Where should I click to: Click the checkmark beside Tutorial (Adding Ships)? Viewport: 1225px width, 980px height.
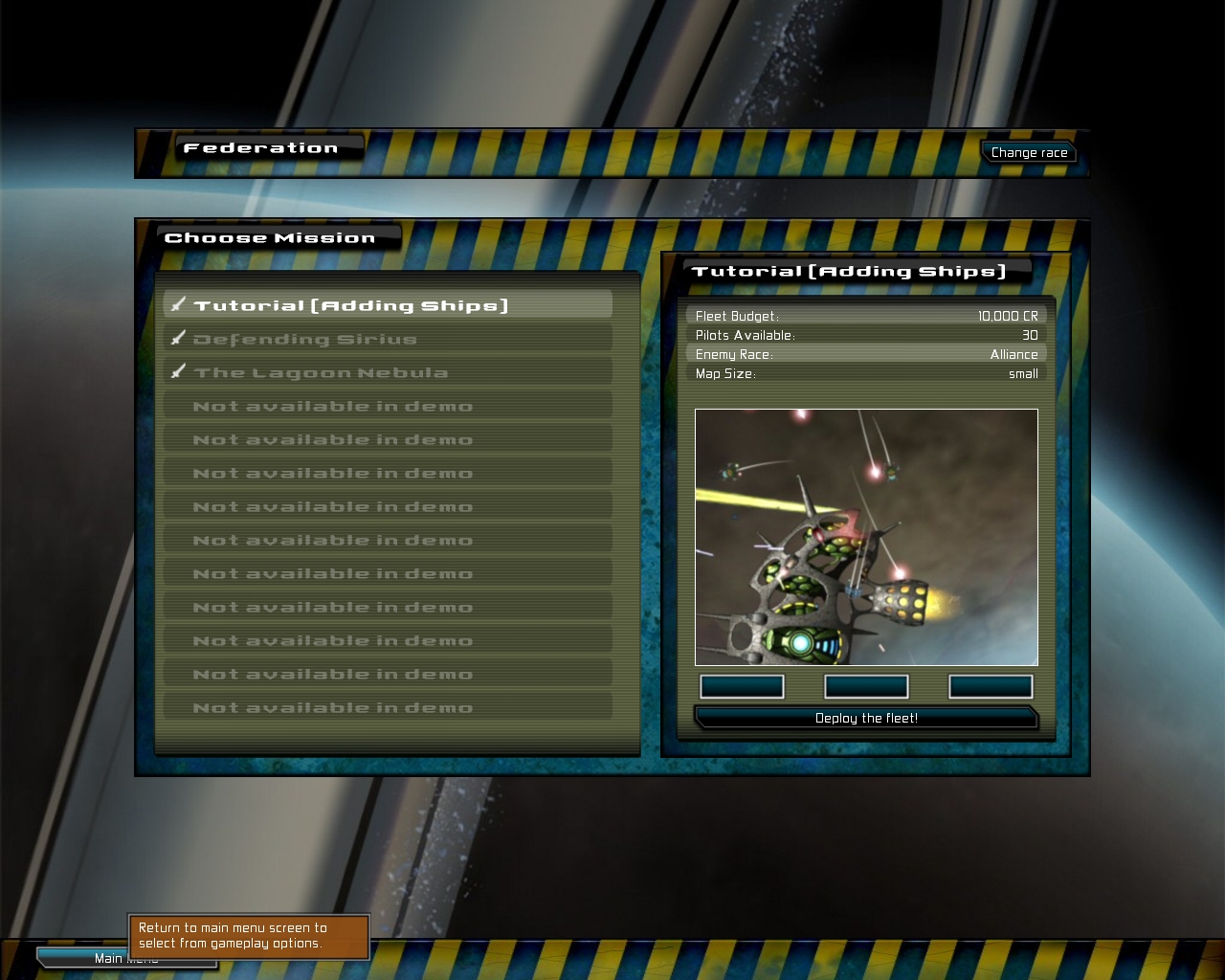tap(178, 304)
